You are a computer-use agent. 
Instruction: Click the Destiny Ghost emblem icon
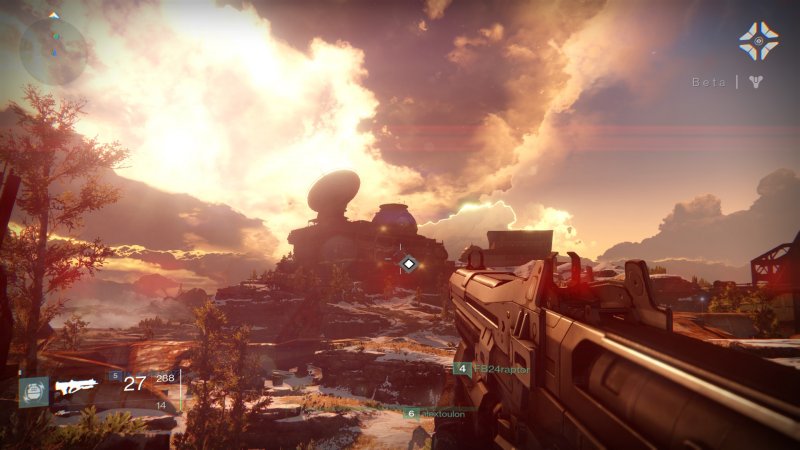[x=758, y=40]
